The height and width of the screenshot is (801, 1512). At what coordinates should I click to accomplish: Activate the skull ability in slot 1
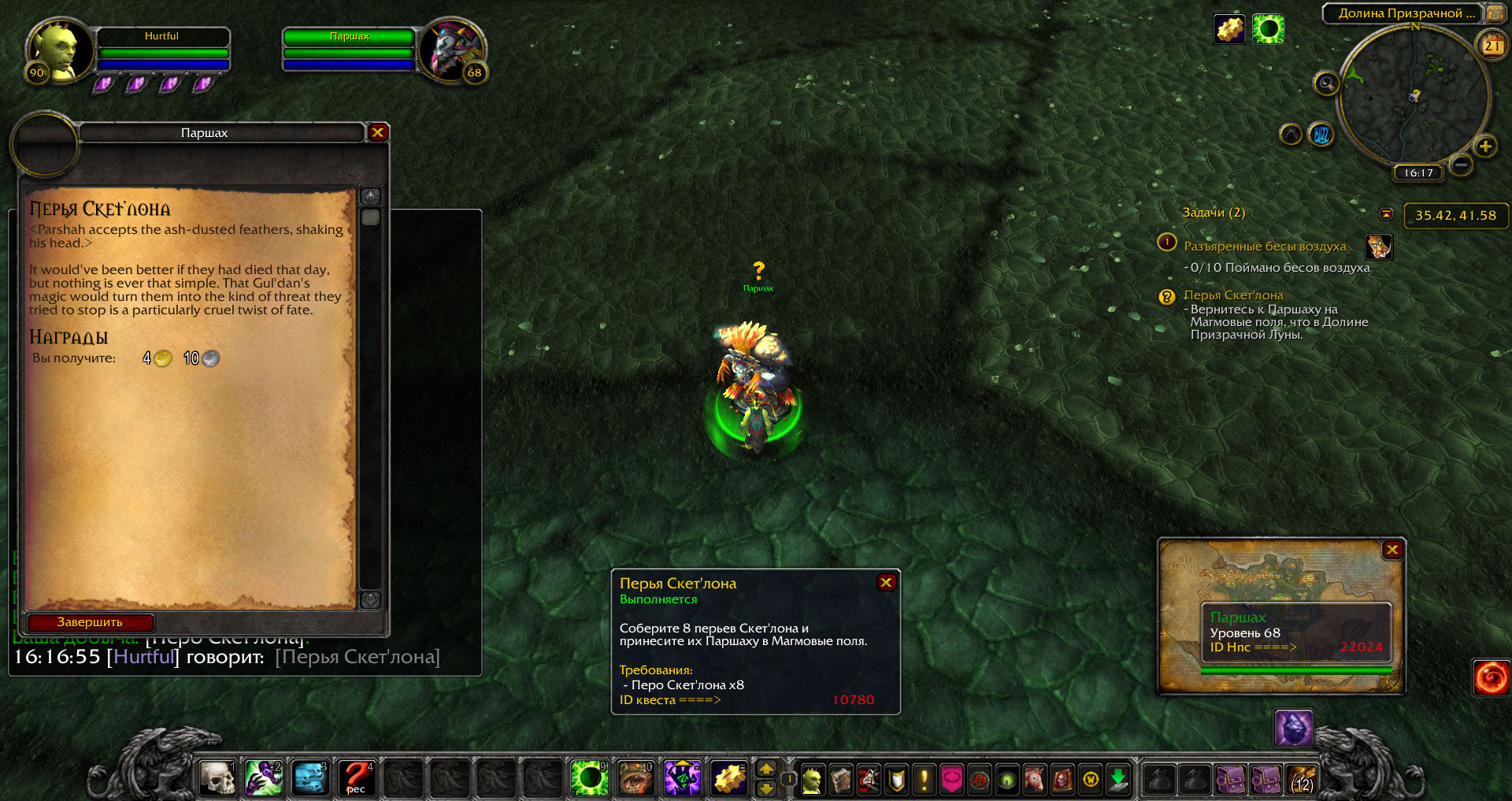coord(217,778)
